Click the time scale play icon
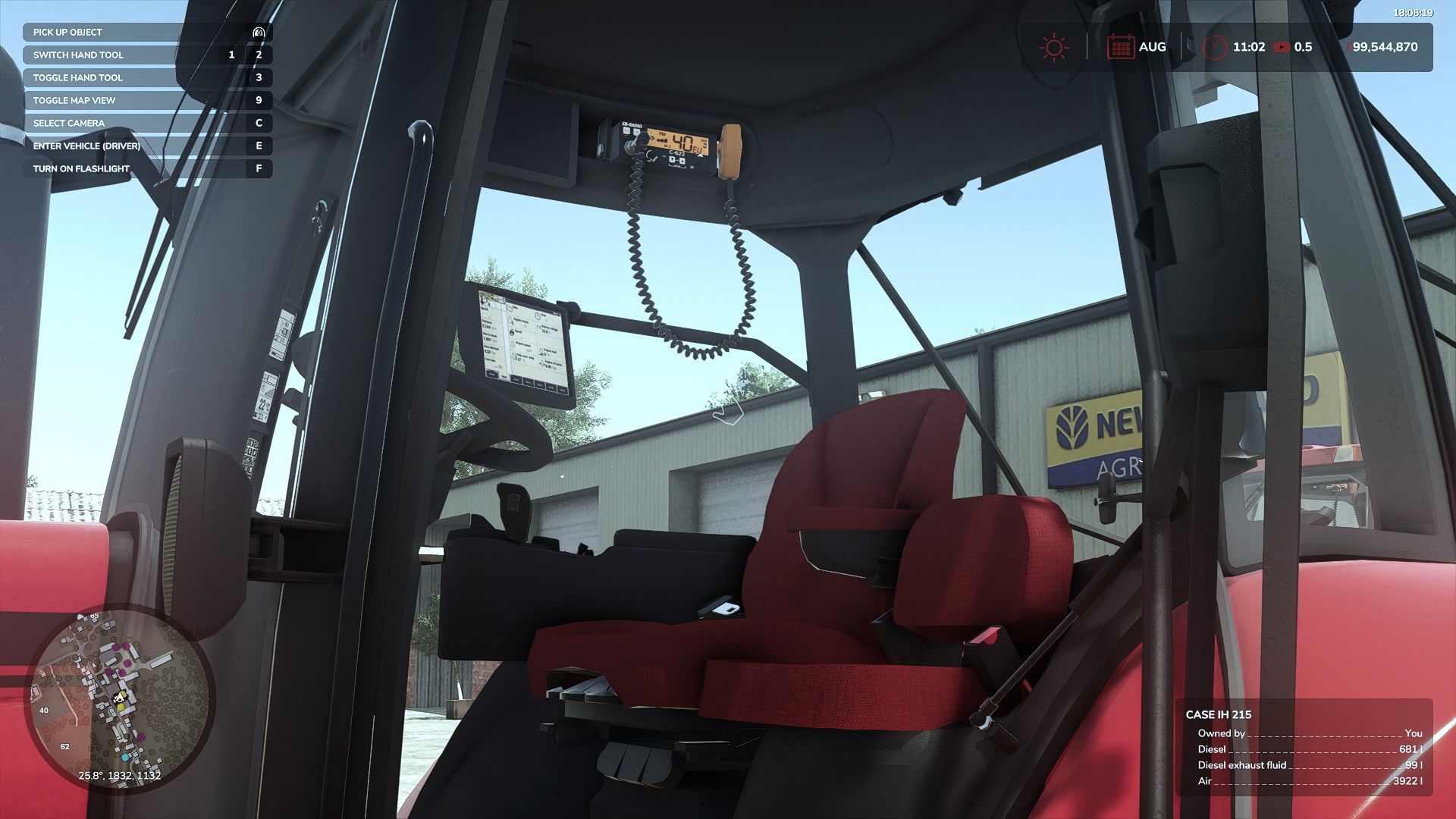1456x819 pixels. (1282, 46)
